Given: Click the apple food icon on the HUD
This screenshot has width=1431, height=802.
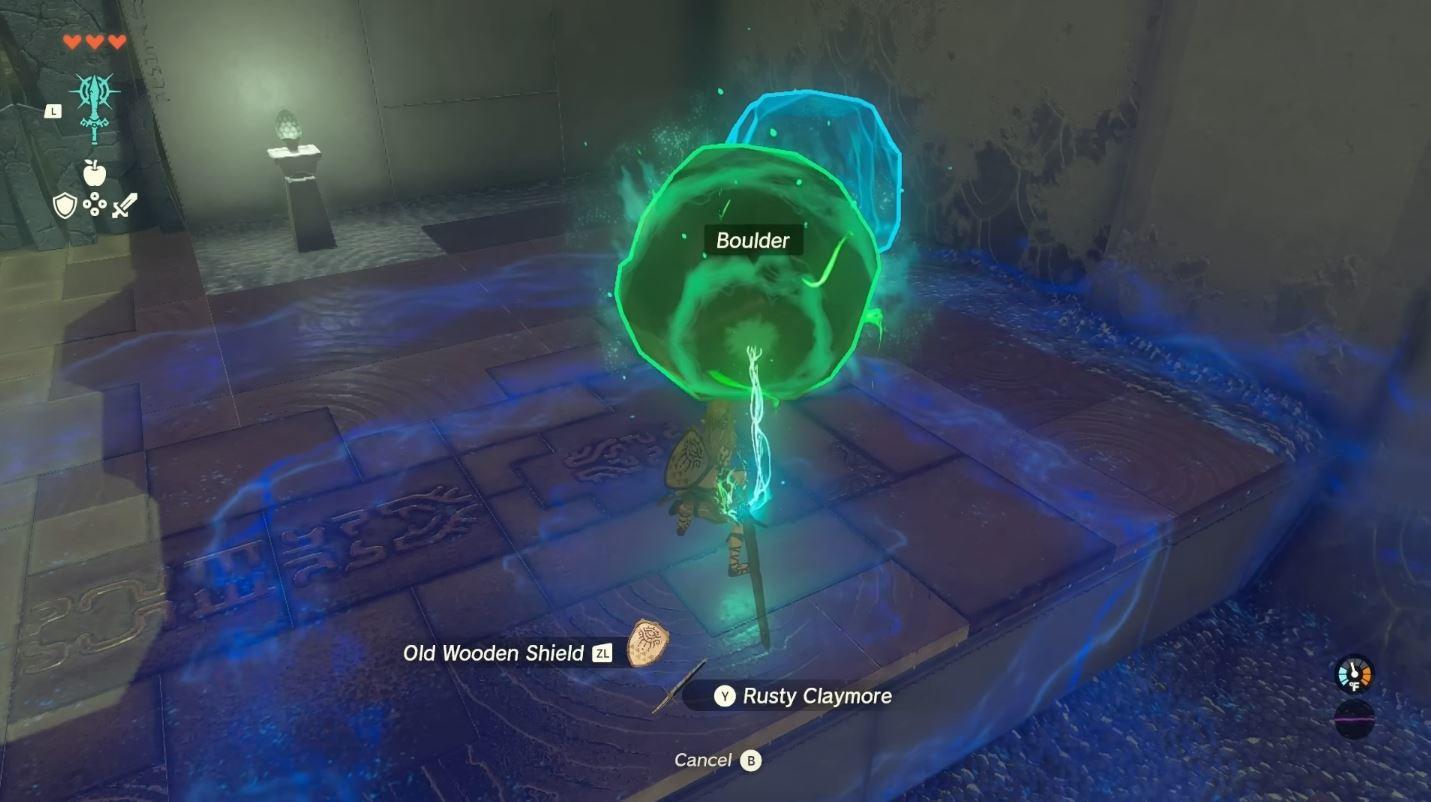Looking at the screenshot, I should pos(93,172).
